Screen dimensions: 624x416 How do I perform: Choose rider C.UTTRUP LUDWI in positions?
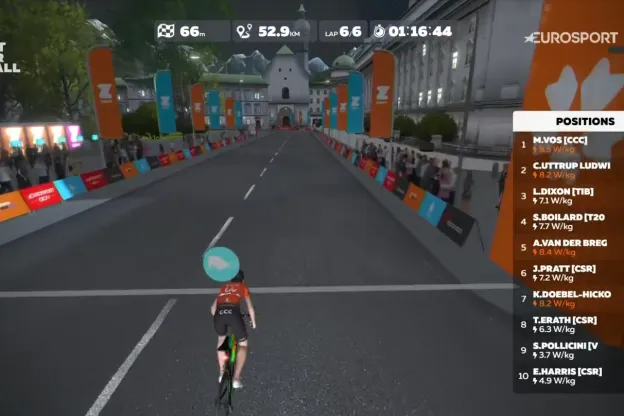tap(568, 170)
